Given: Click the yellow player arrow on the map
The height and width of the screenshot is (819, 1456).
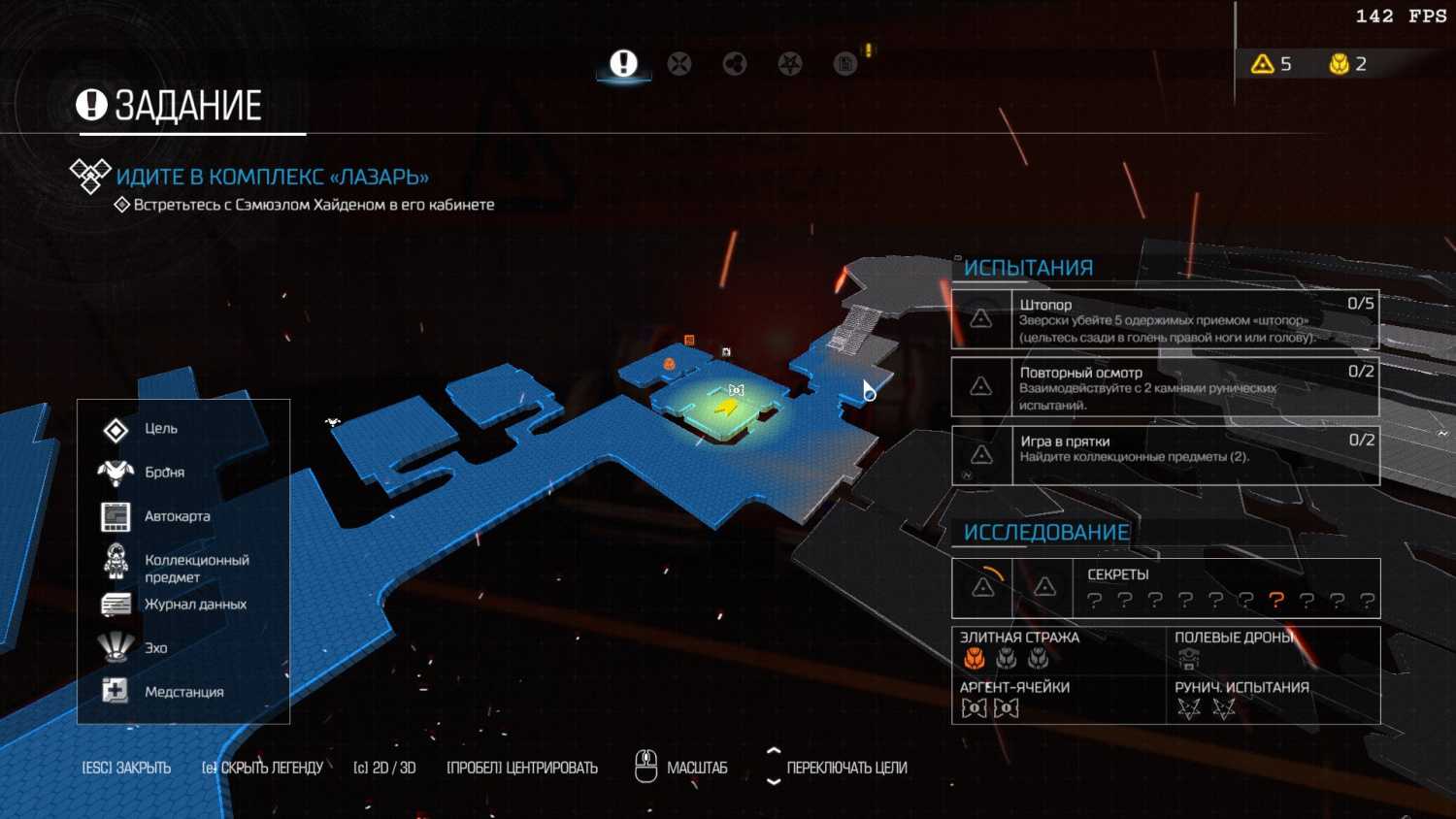Looking at the screenshot, I should point(726,408).
